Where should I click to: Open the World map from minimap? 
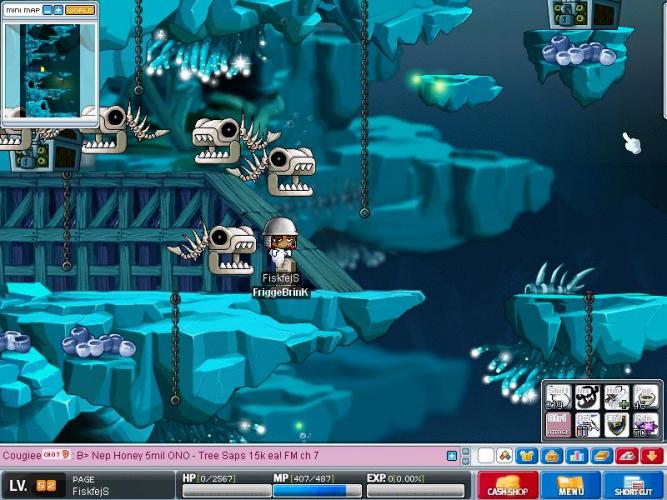click(x=80, y=9)
